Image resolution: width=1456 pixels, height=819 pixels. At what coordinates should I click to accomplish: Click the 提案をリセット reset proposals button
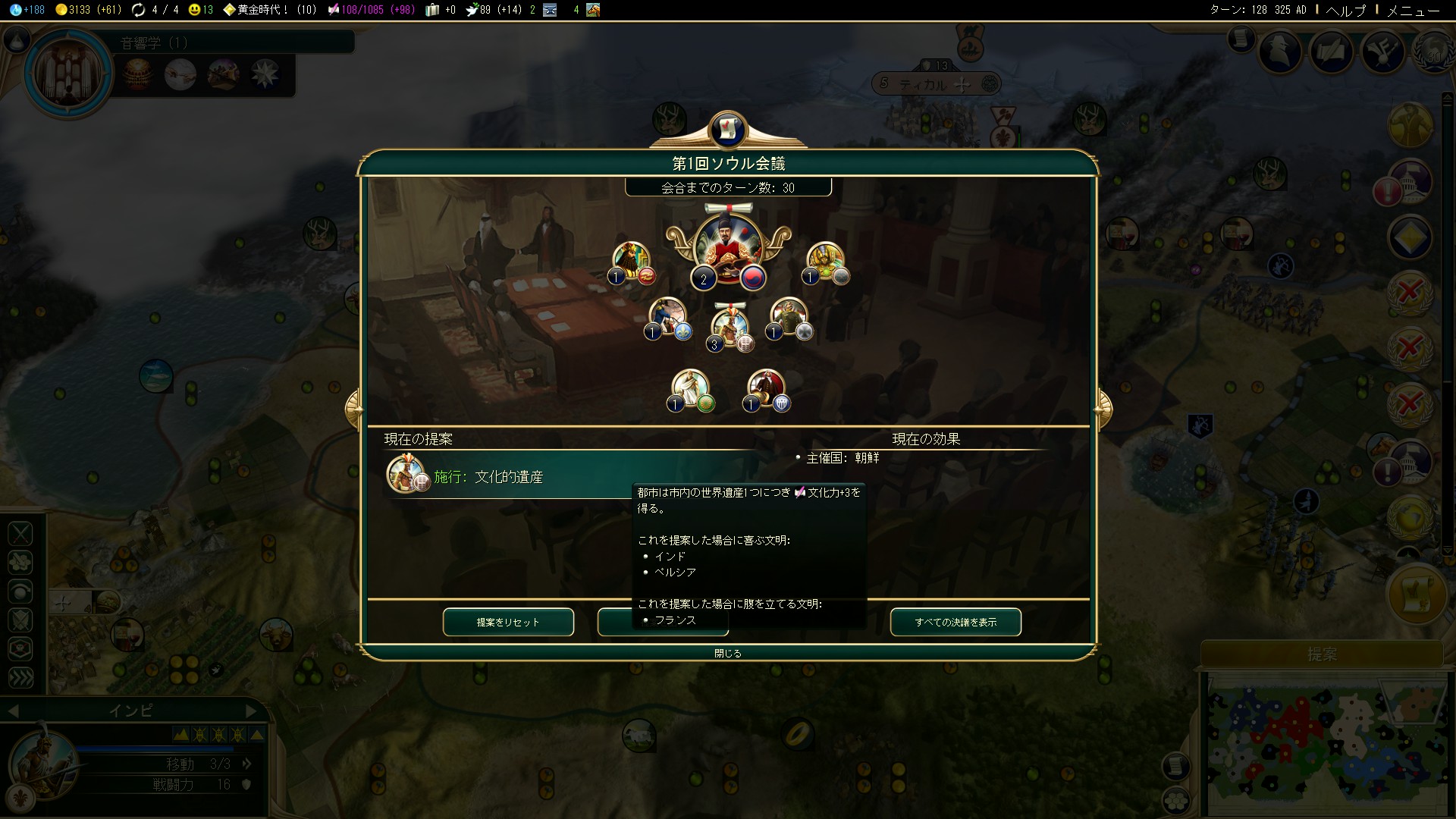pos(508,622)
